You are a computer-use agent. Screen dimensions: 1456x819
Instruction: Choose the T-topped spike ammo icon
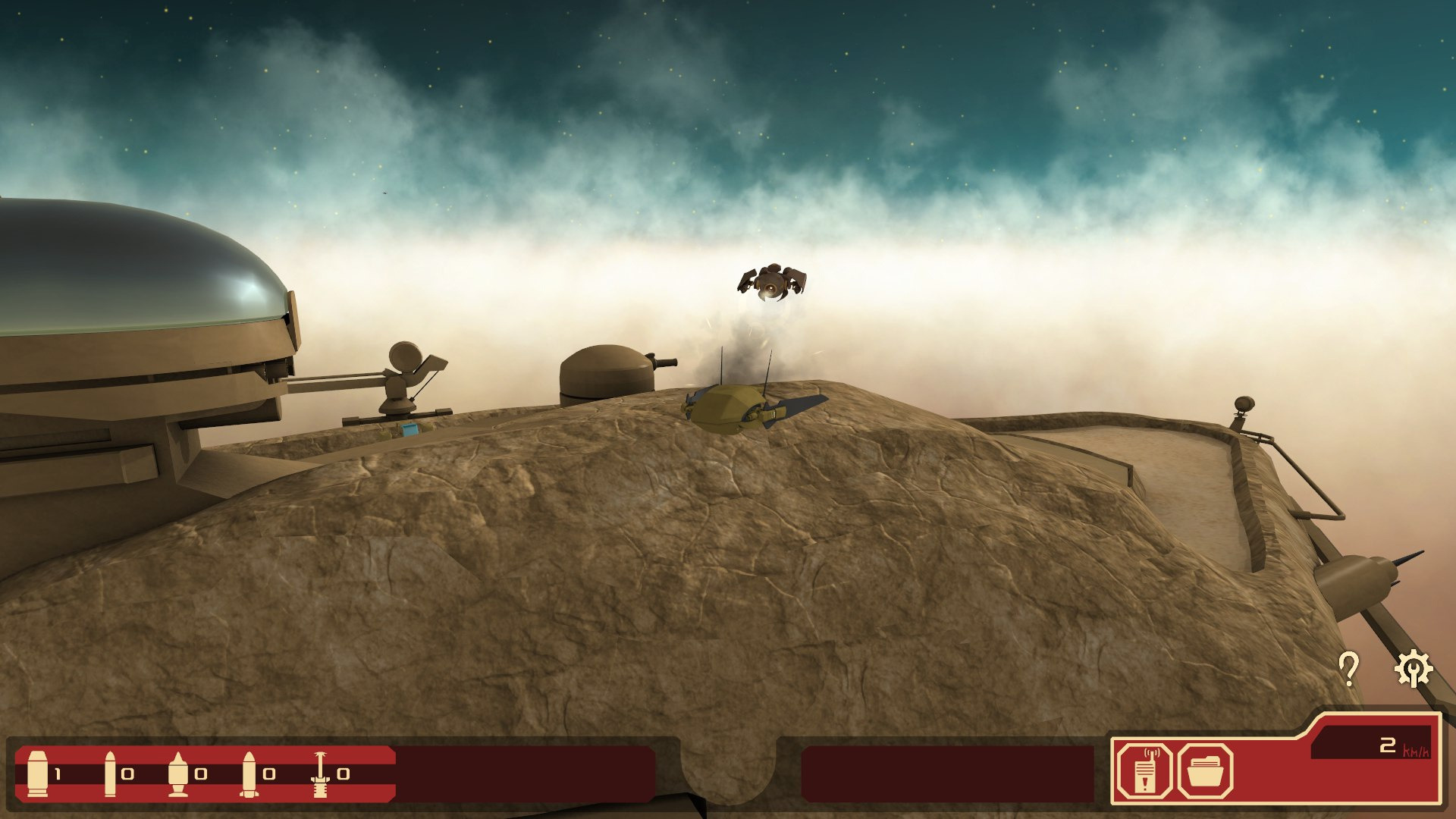320,773
